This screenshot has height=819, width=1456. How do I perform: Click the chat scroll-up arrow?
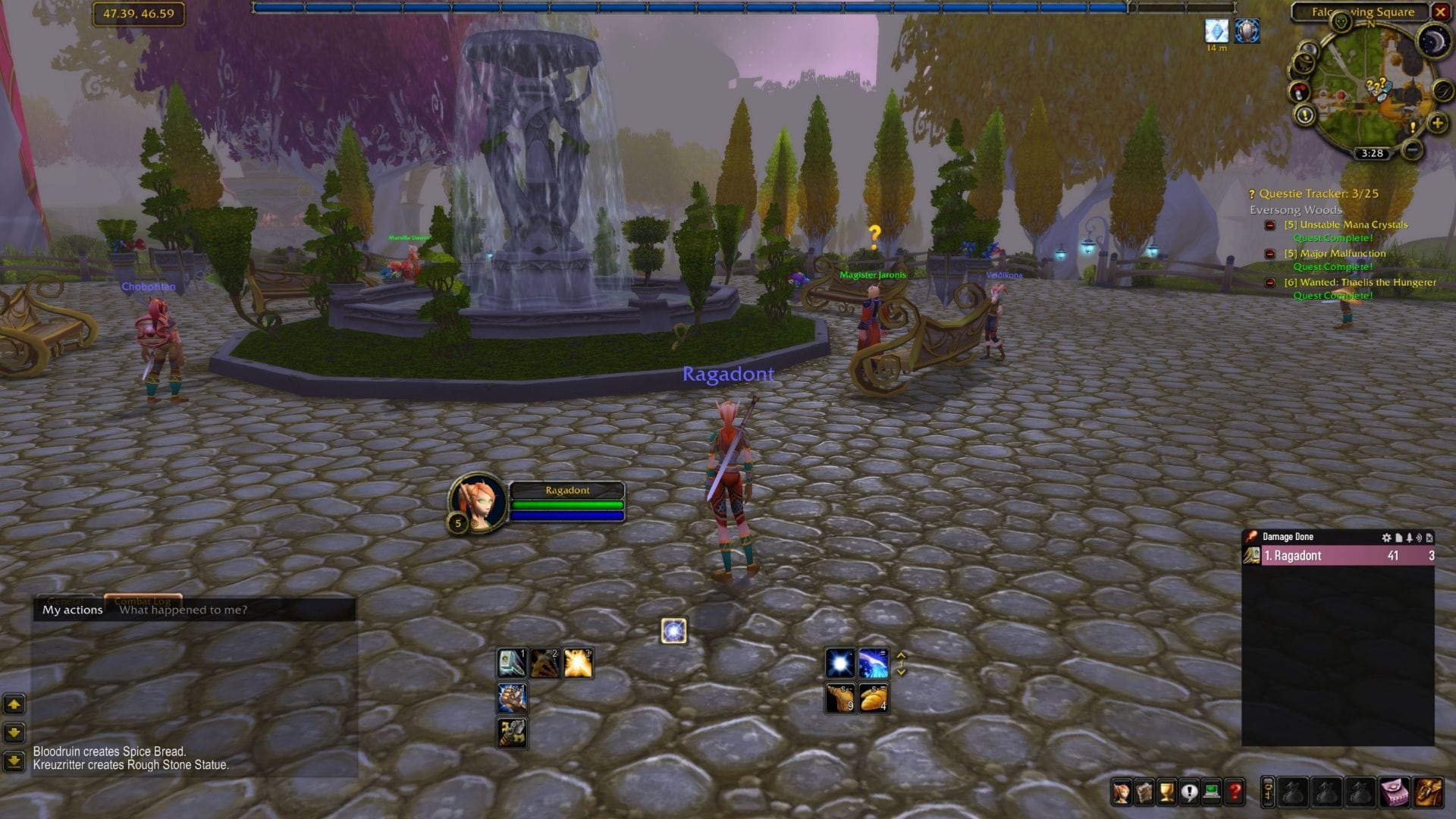[x=14, y=705]
